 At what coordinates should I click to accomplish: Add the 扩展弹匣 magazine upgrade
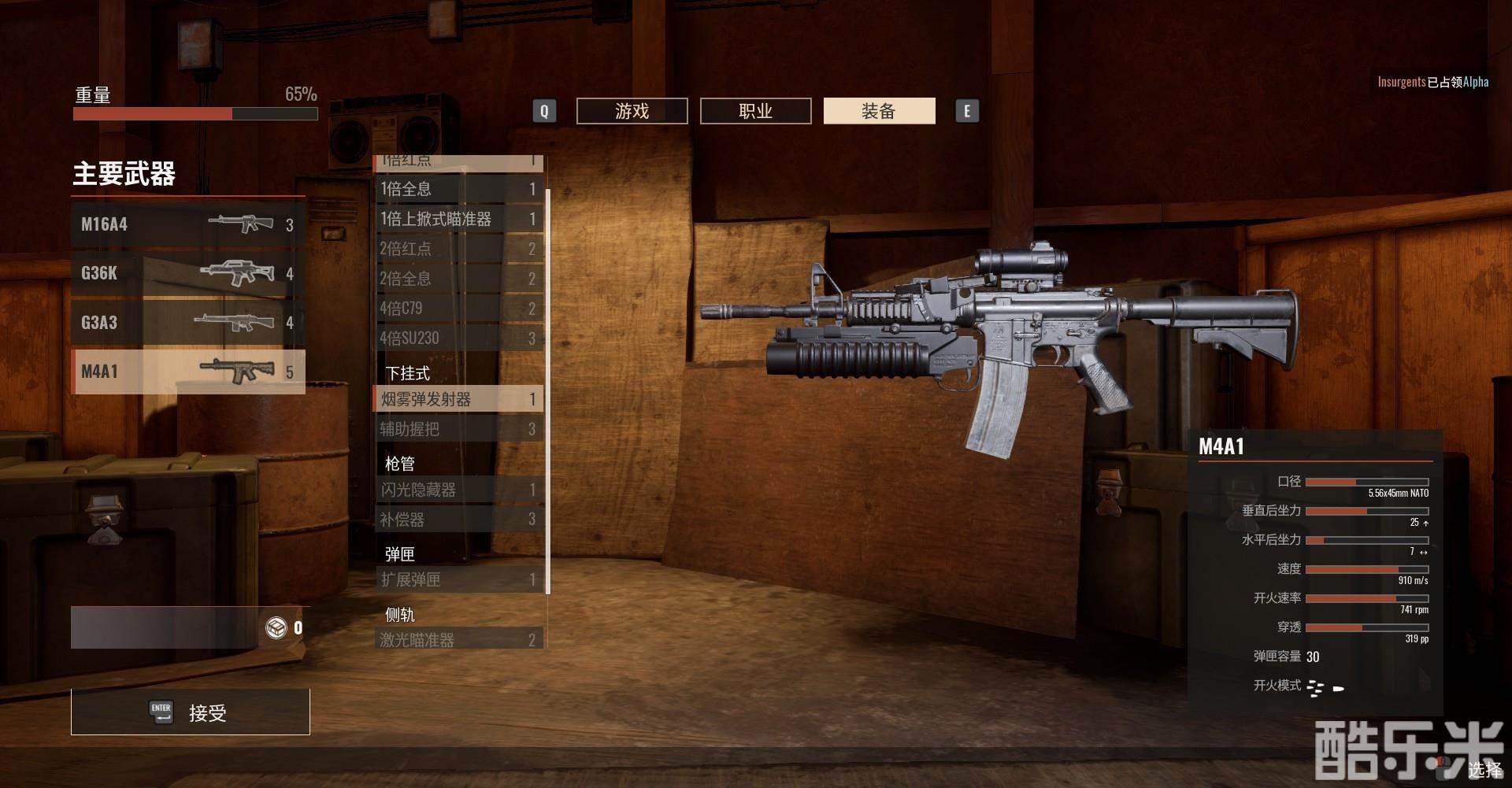click(458, 579)
